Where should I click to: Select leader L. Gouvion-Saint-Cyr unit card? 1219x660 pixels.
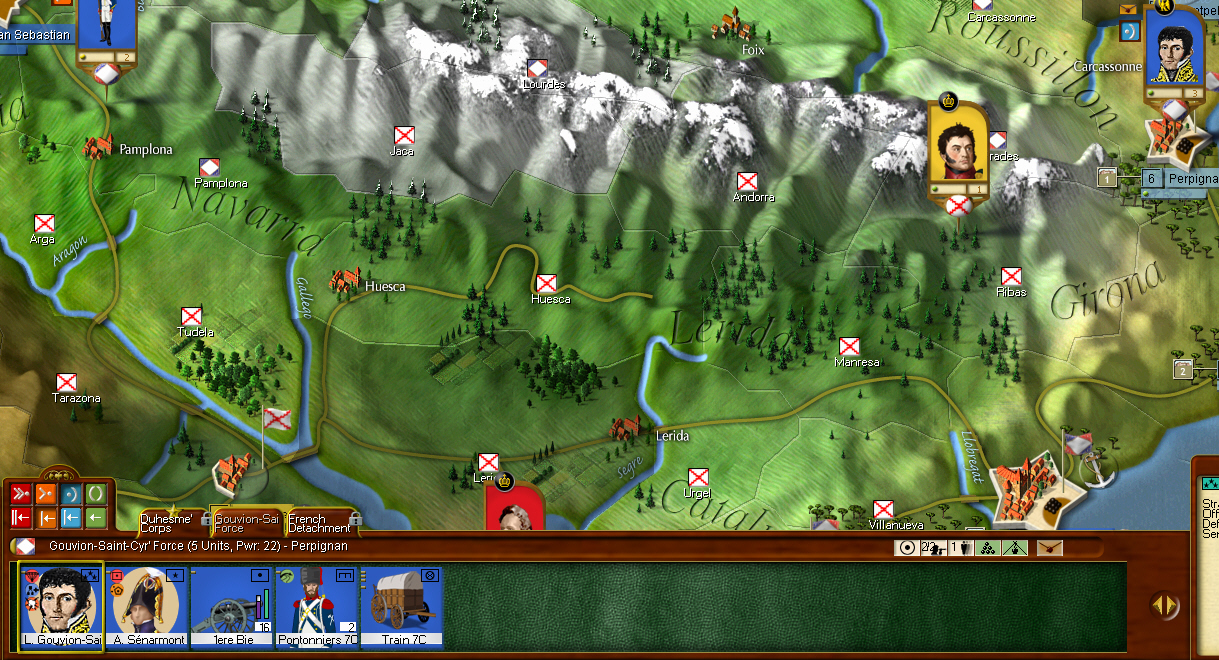(60, 606)
